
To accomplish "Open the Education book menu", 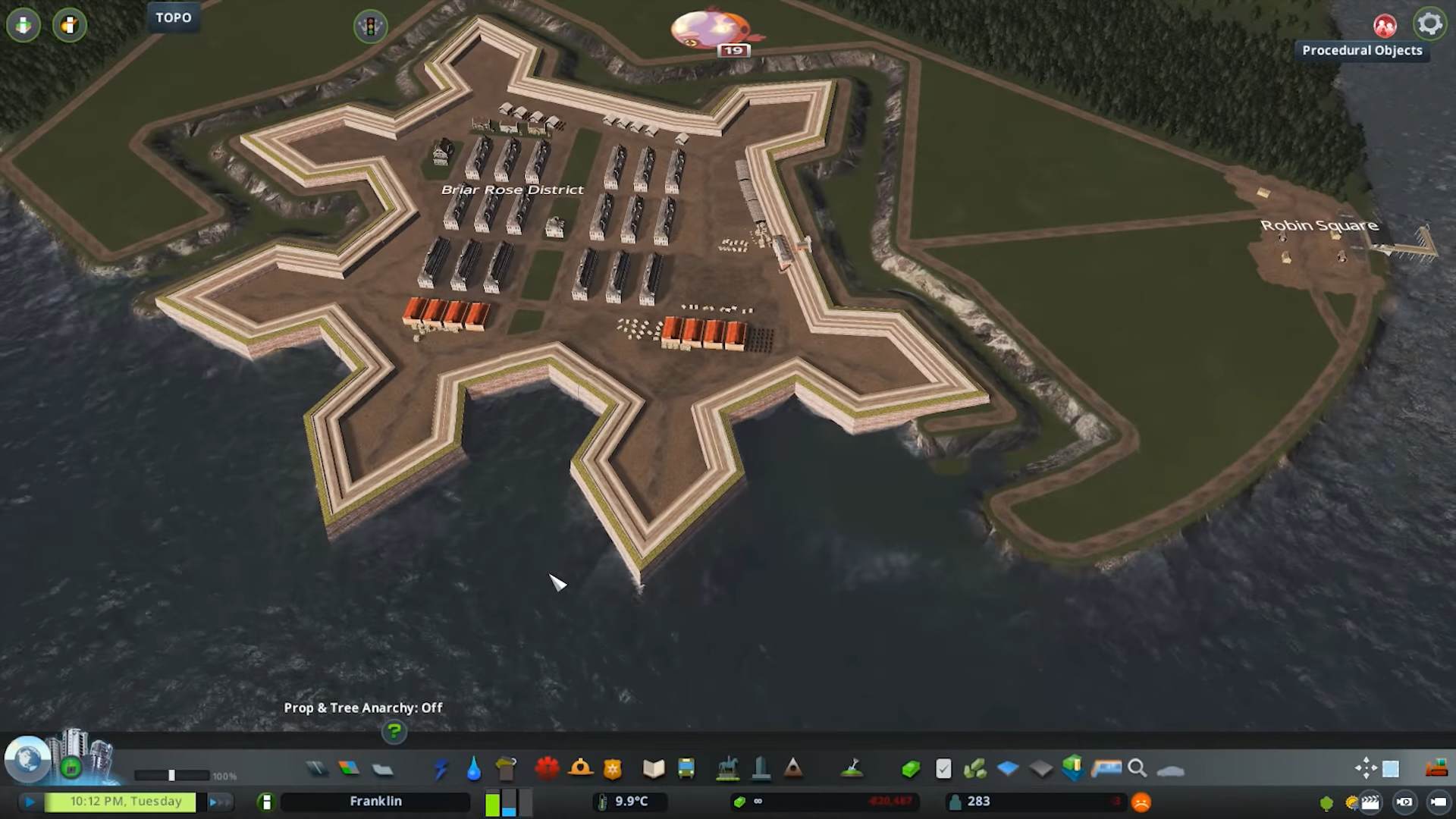I will (653, 769).
